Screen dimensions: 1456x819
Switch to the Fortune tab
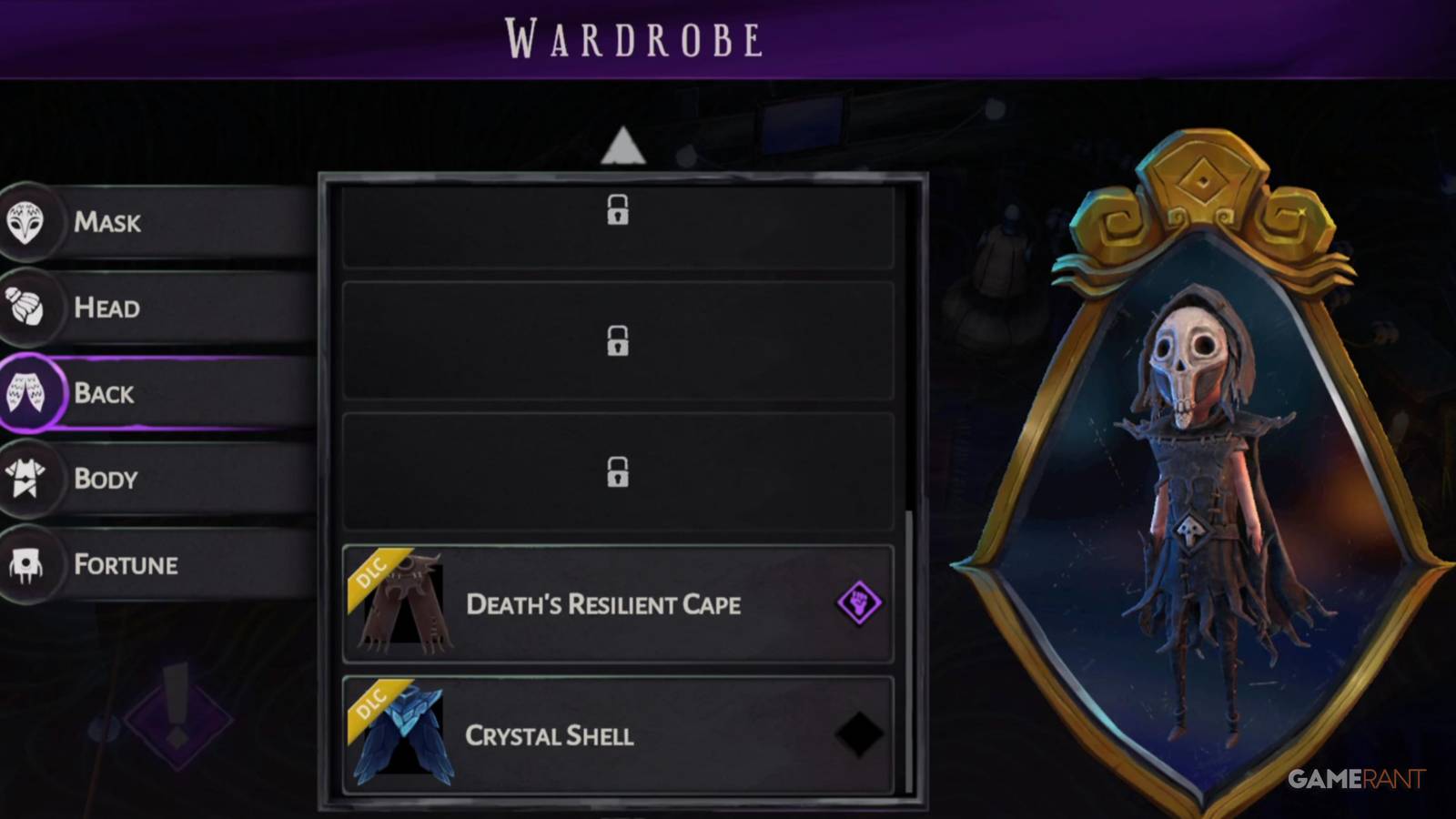(123, 563)
